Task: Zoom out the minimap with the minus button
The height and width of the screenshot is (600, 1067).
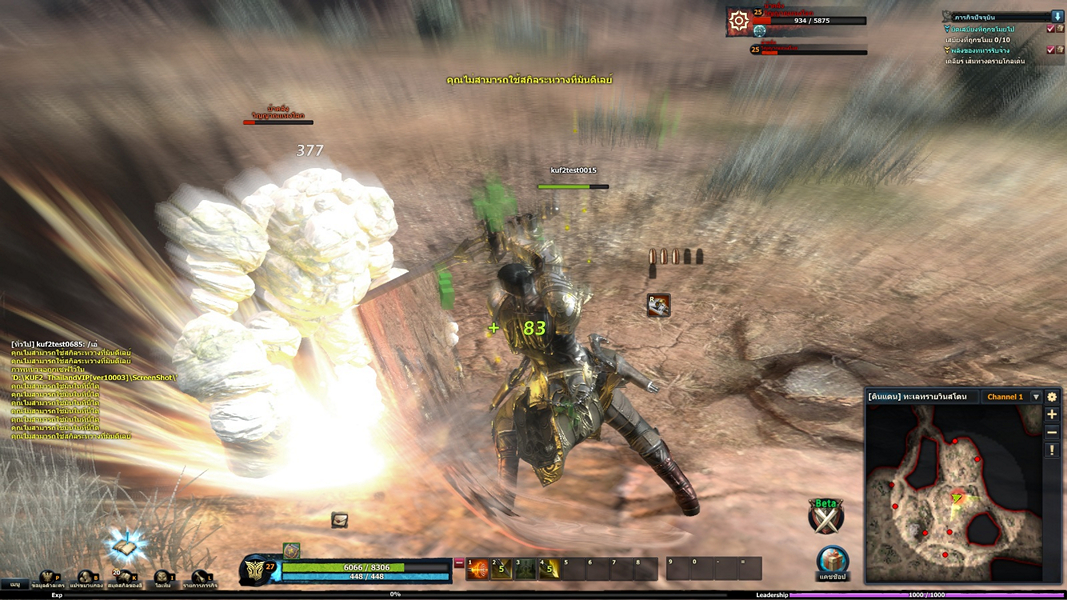Action: [x=1052, y=432]
